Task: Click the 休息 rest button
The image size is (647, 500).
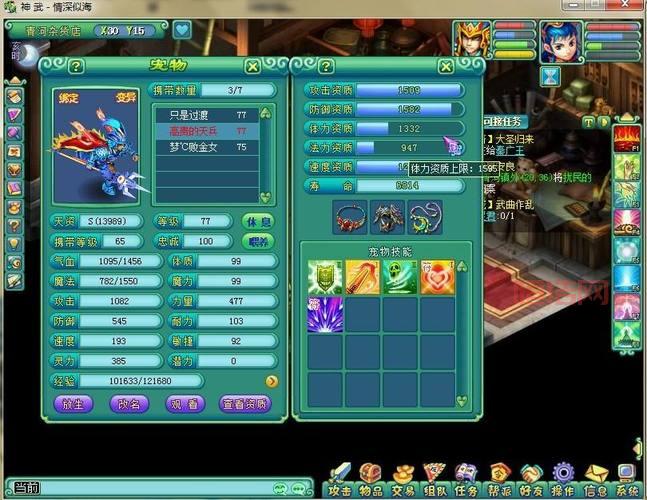Action: pyautogui.click(x=259, y=221)
